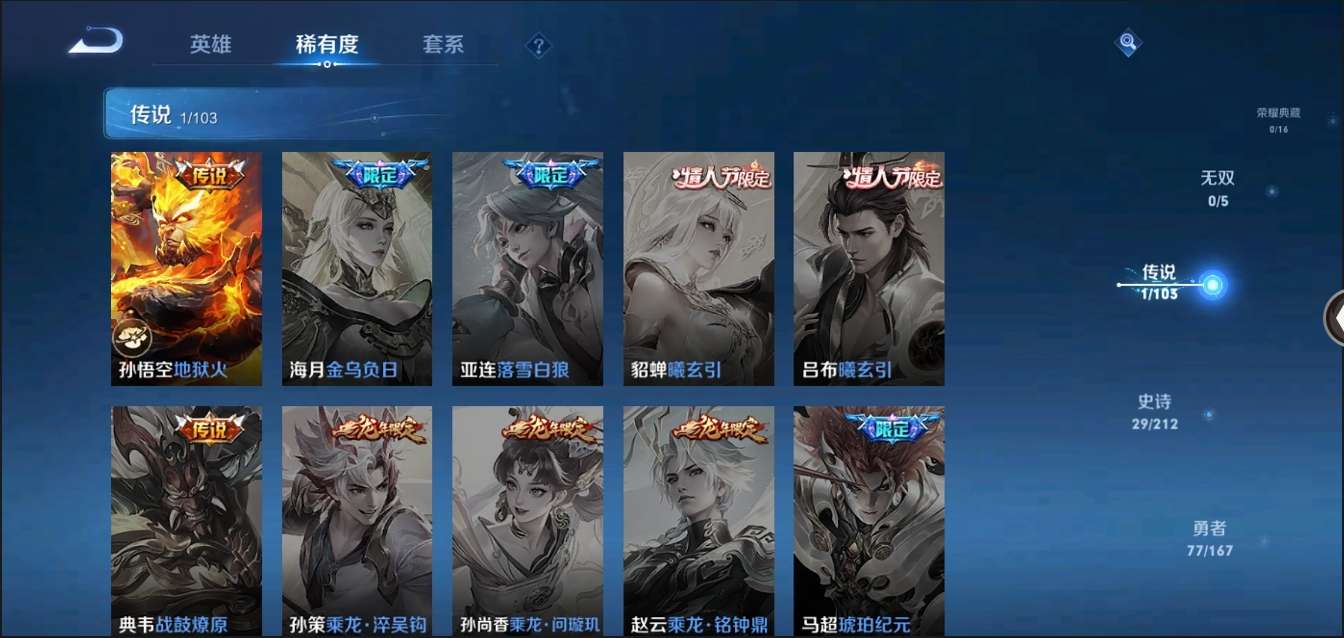Open the 套系 tab

click(x=443, y=45)
